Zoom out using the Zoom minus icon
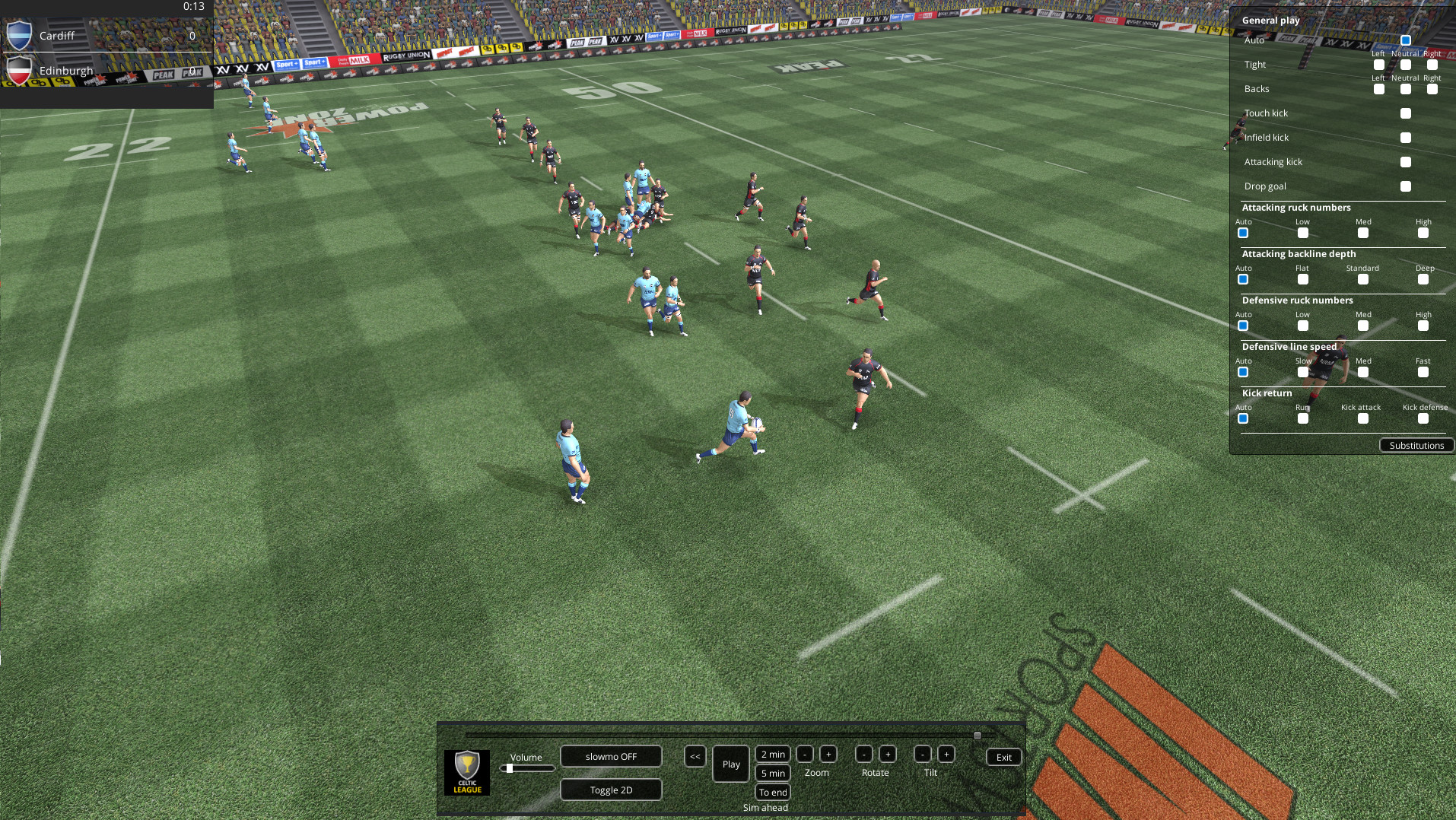1456x820 pixels. 805,754
